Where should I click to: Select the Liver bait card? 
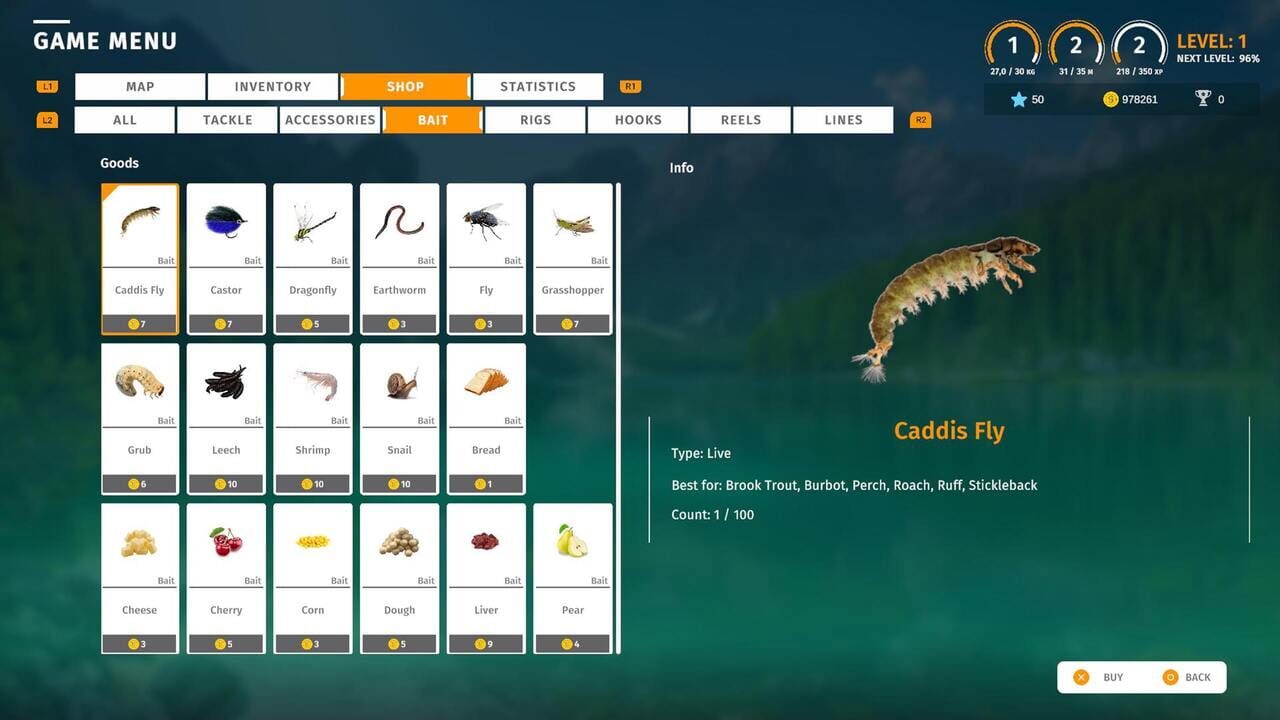(x=486, y=578)
